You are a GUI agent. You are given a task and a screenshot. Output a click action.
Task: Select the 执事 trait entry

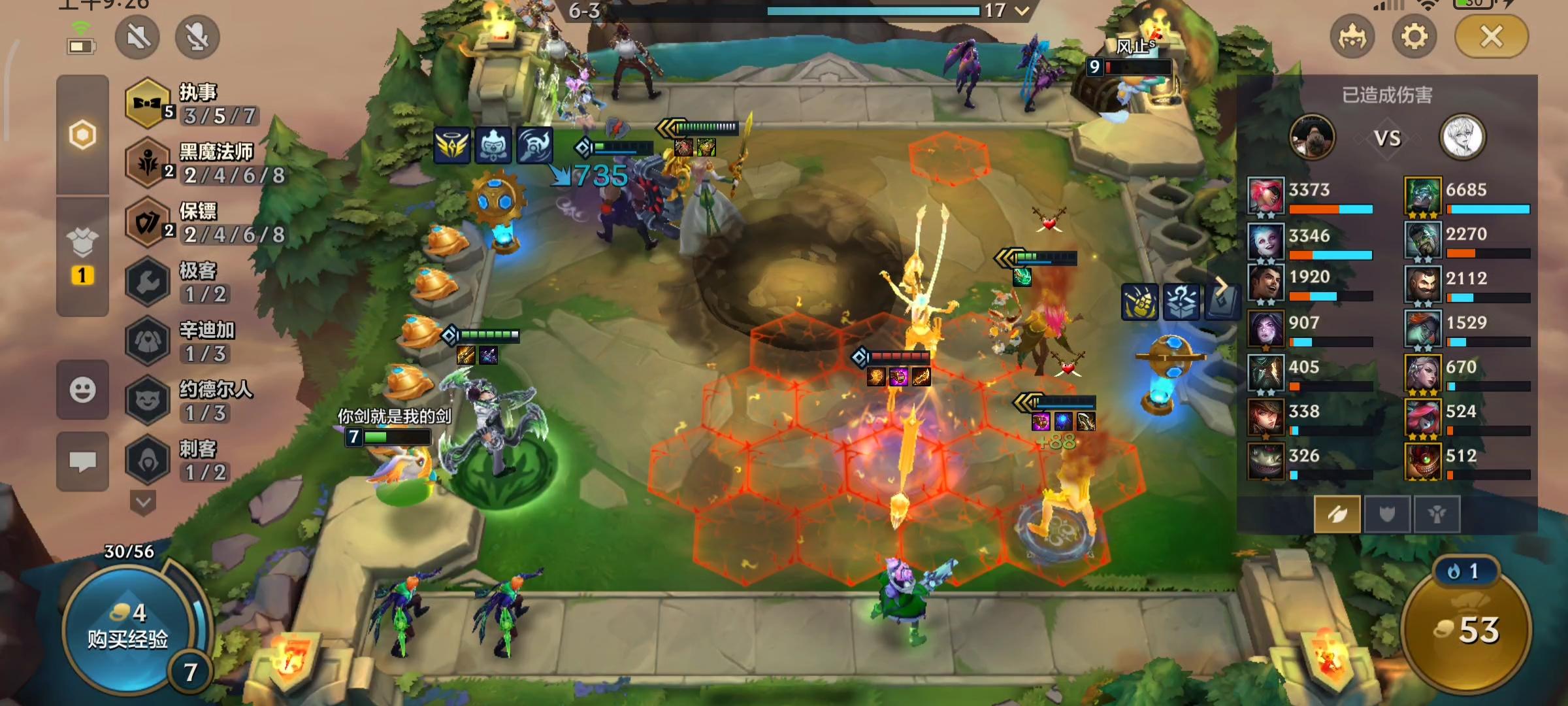193,104
